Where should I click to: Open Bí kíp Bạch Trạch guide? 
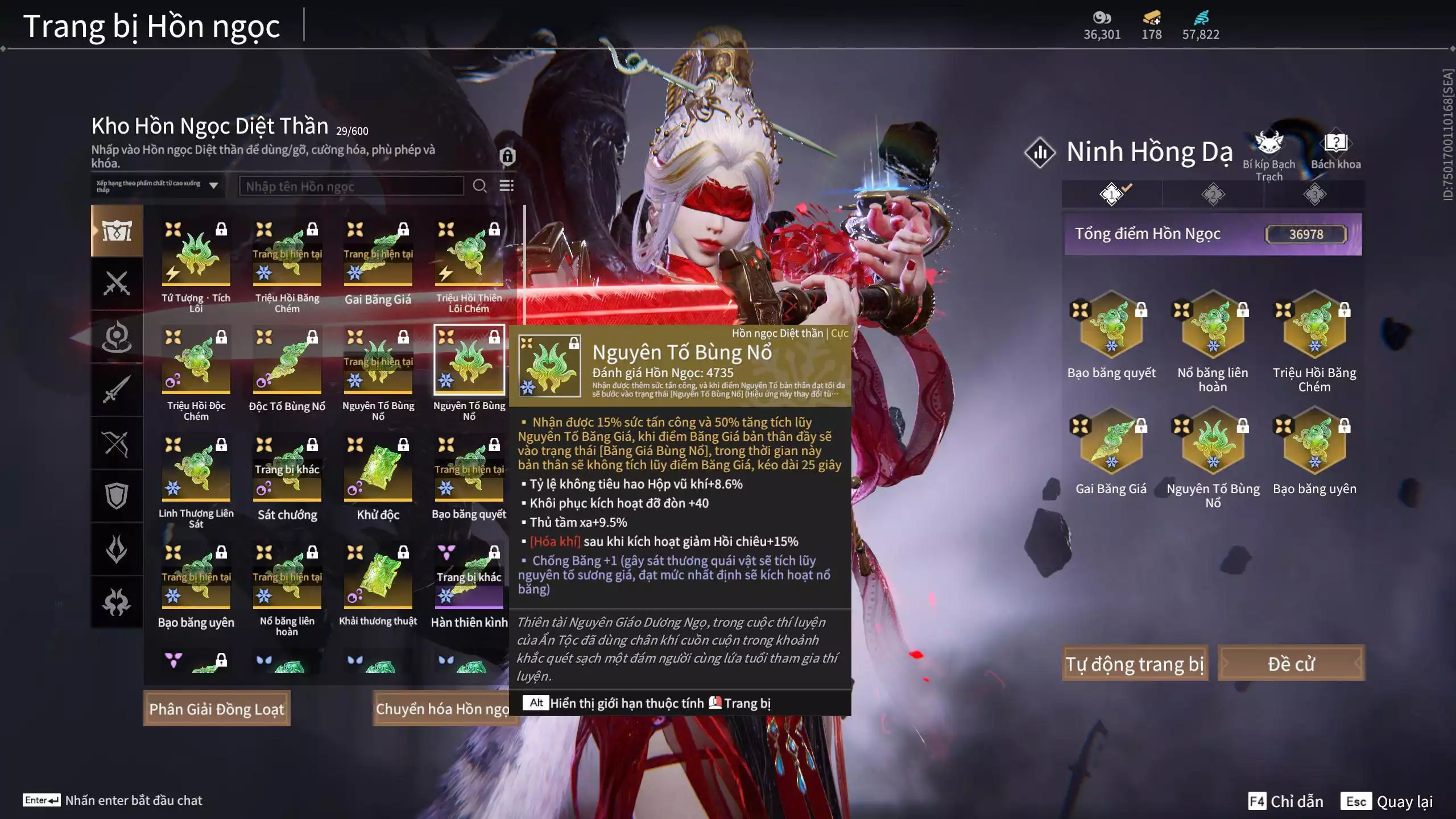point(1269,151)
